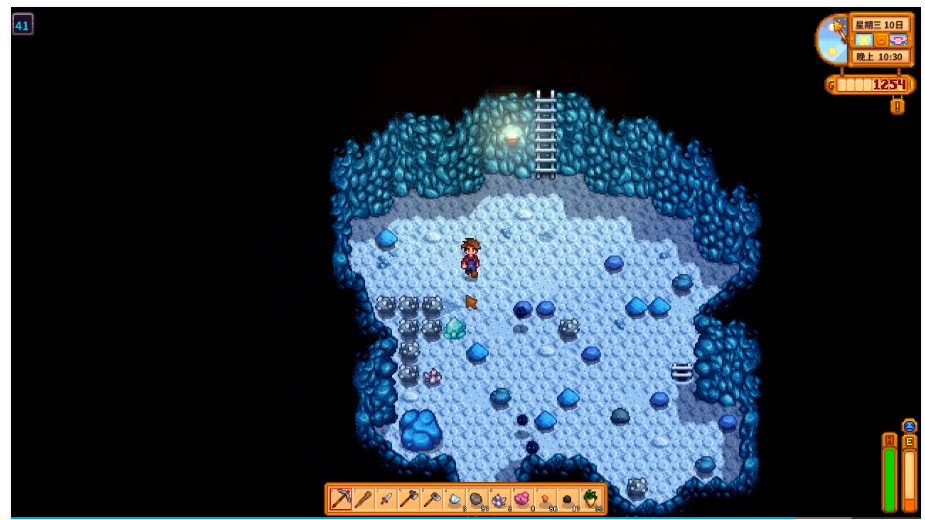Viewport: 925px width, 520px height.
Task: Open the journal exclamation mark icon
Action: coord(897,105)
